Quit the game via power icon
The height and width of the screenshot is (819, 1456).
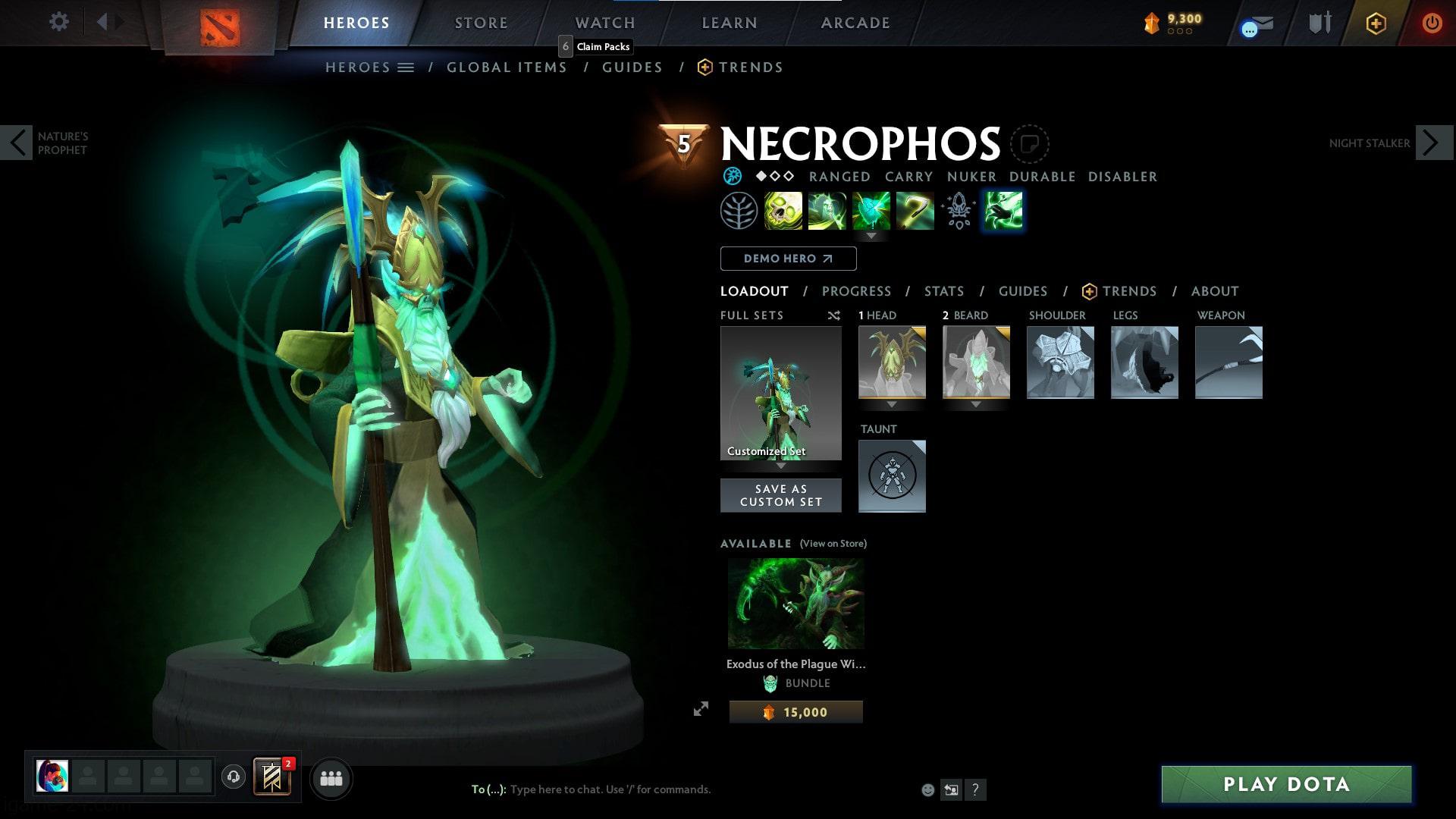coord(1432,23)
